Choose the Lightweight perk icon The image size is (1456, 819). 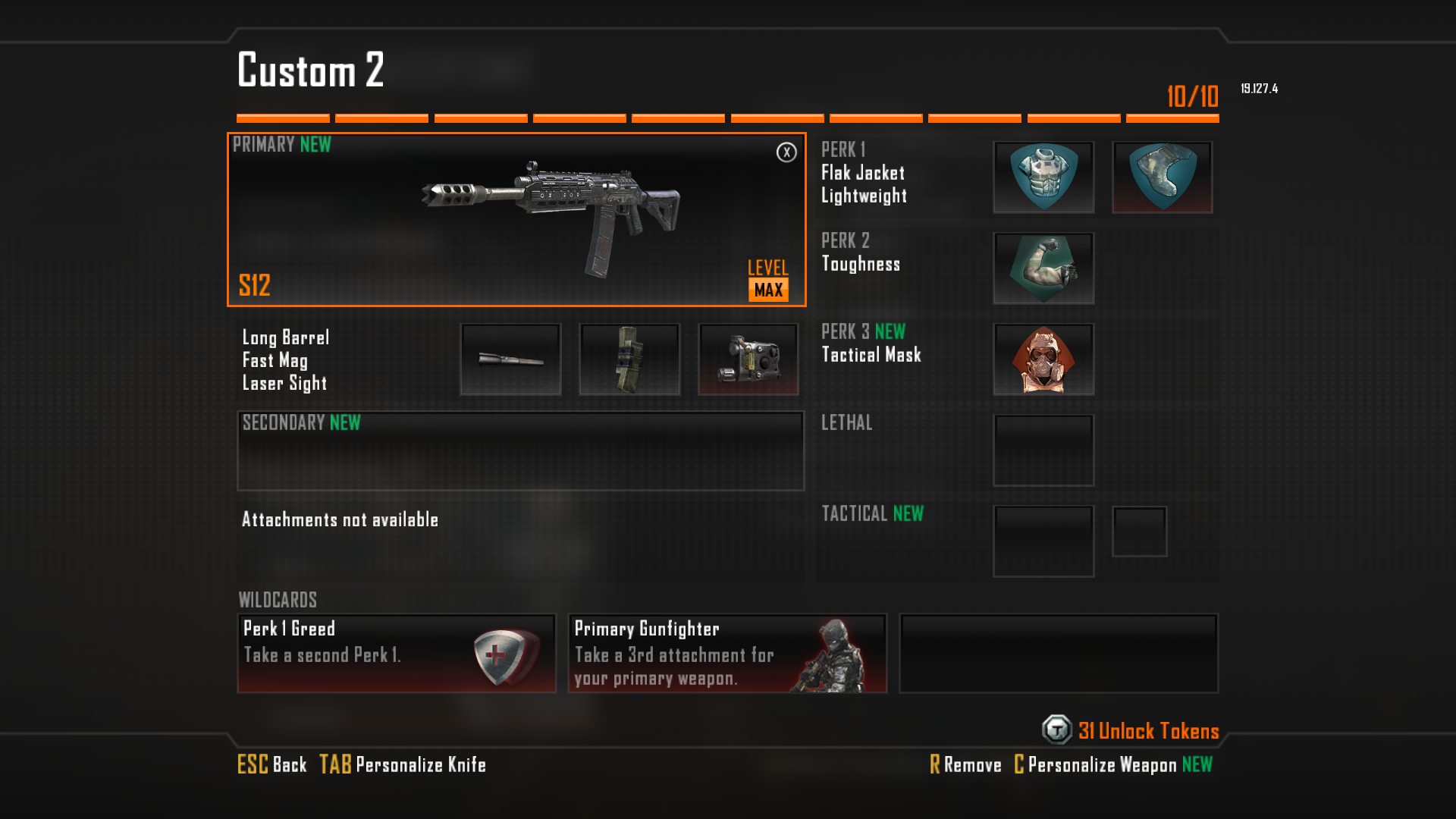click(1162, 177)
